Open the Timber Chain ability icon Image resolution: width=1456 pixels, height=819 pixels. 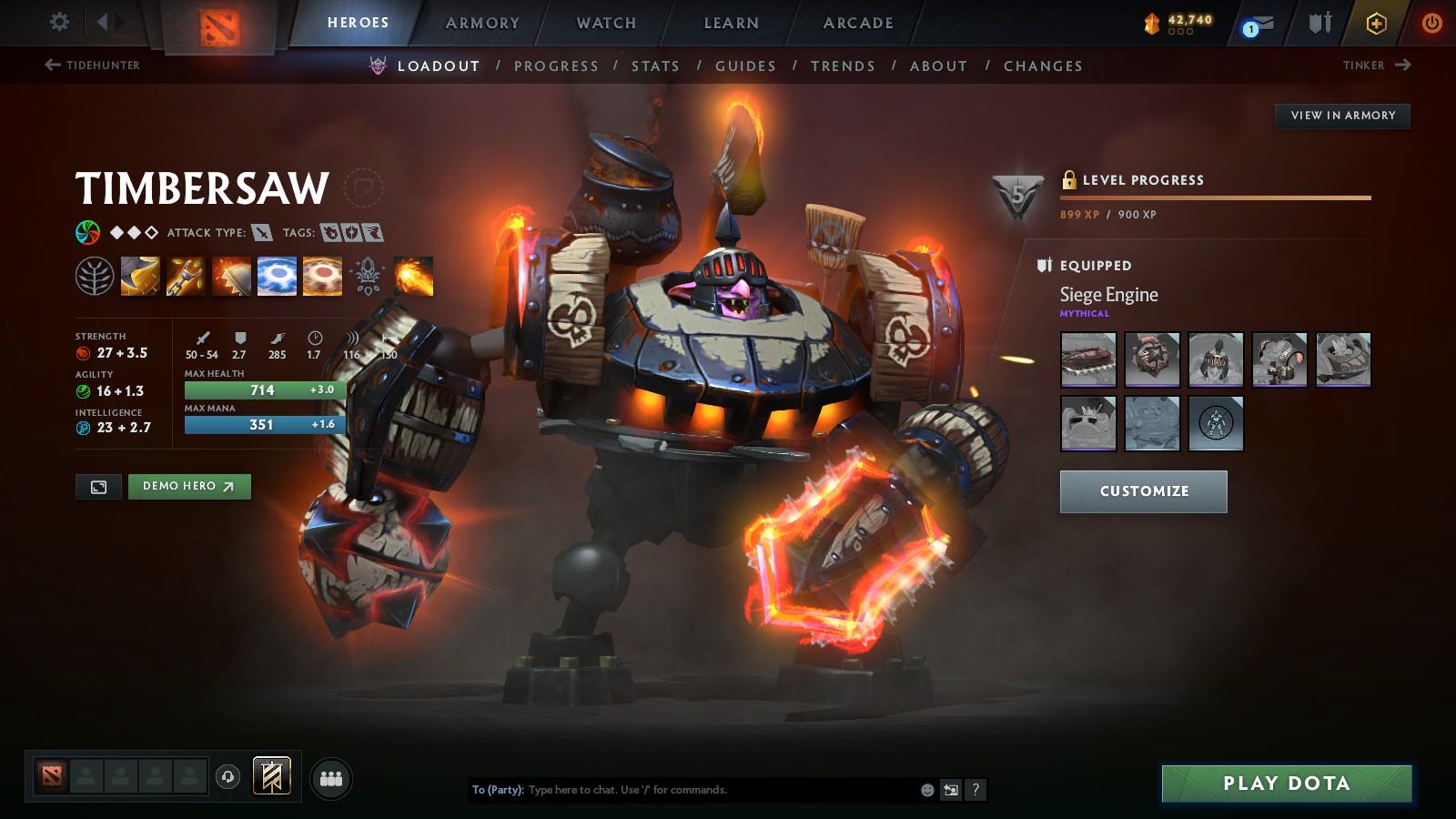pyautogui.click(x=185, y=277)
